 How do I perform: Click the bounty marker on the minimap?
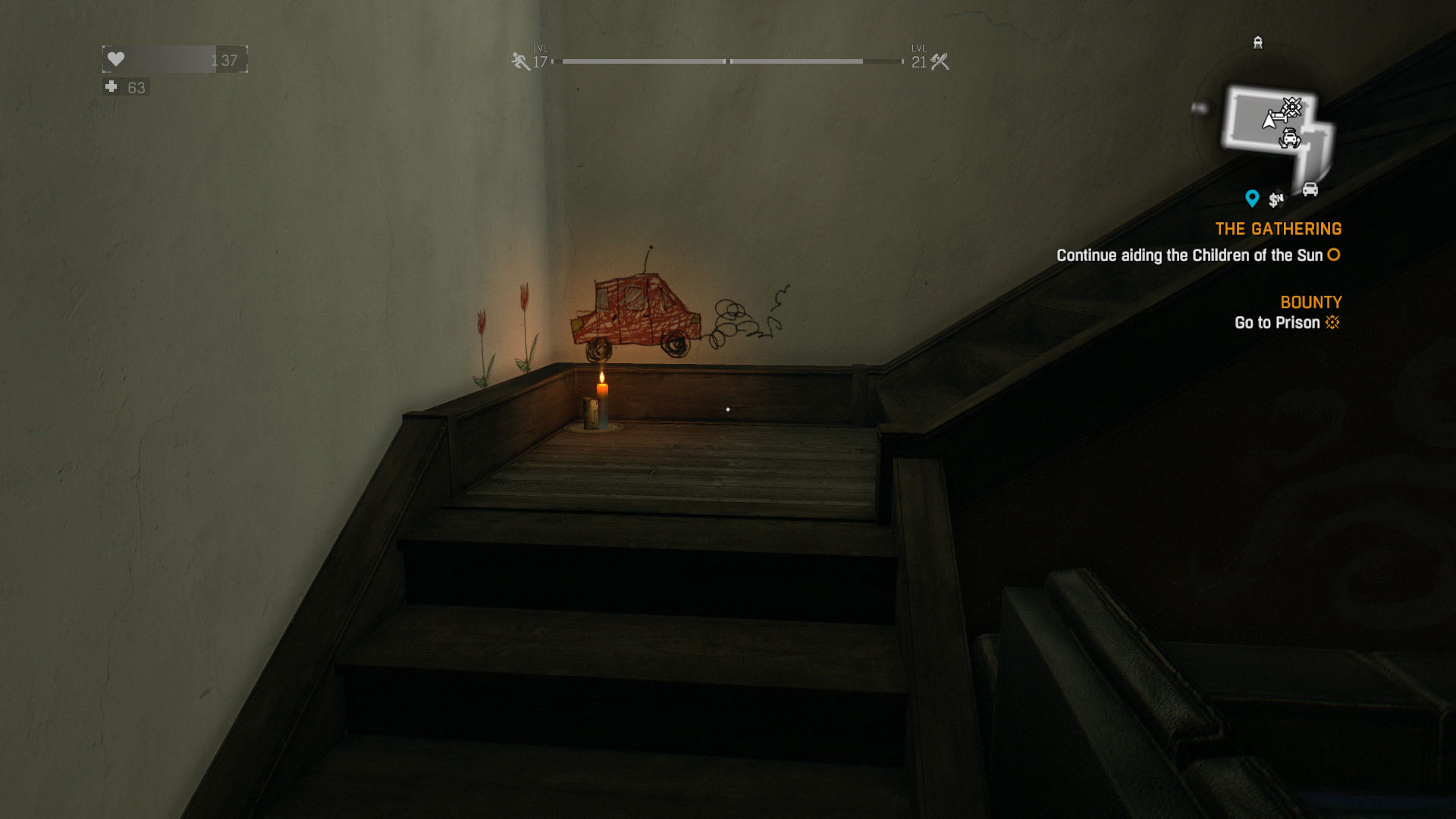[x=1291, y=106]
